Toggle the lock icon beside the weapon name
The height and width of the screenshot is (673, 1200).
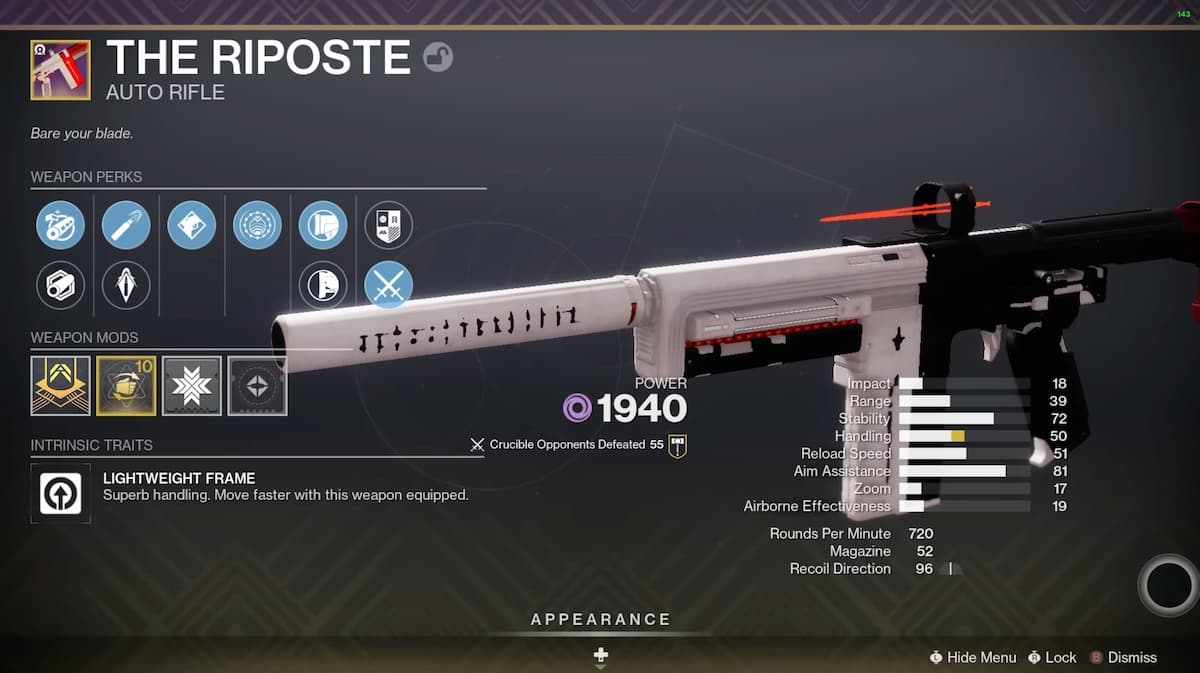point(438,57)
